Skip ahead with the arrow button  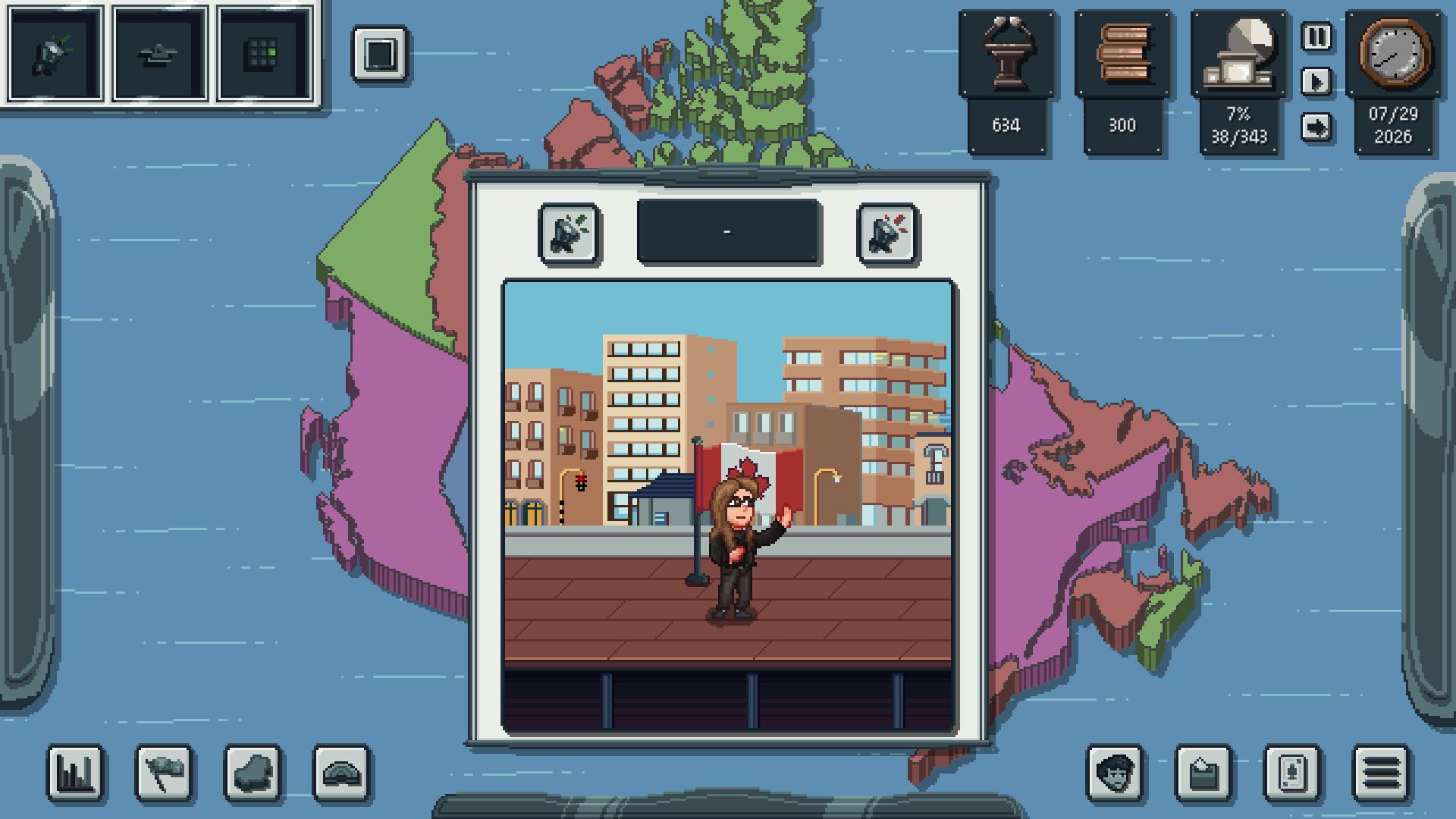point(1316,127)
